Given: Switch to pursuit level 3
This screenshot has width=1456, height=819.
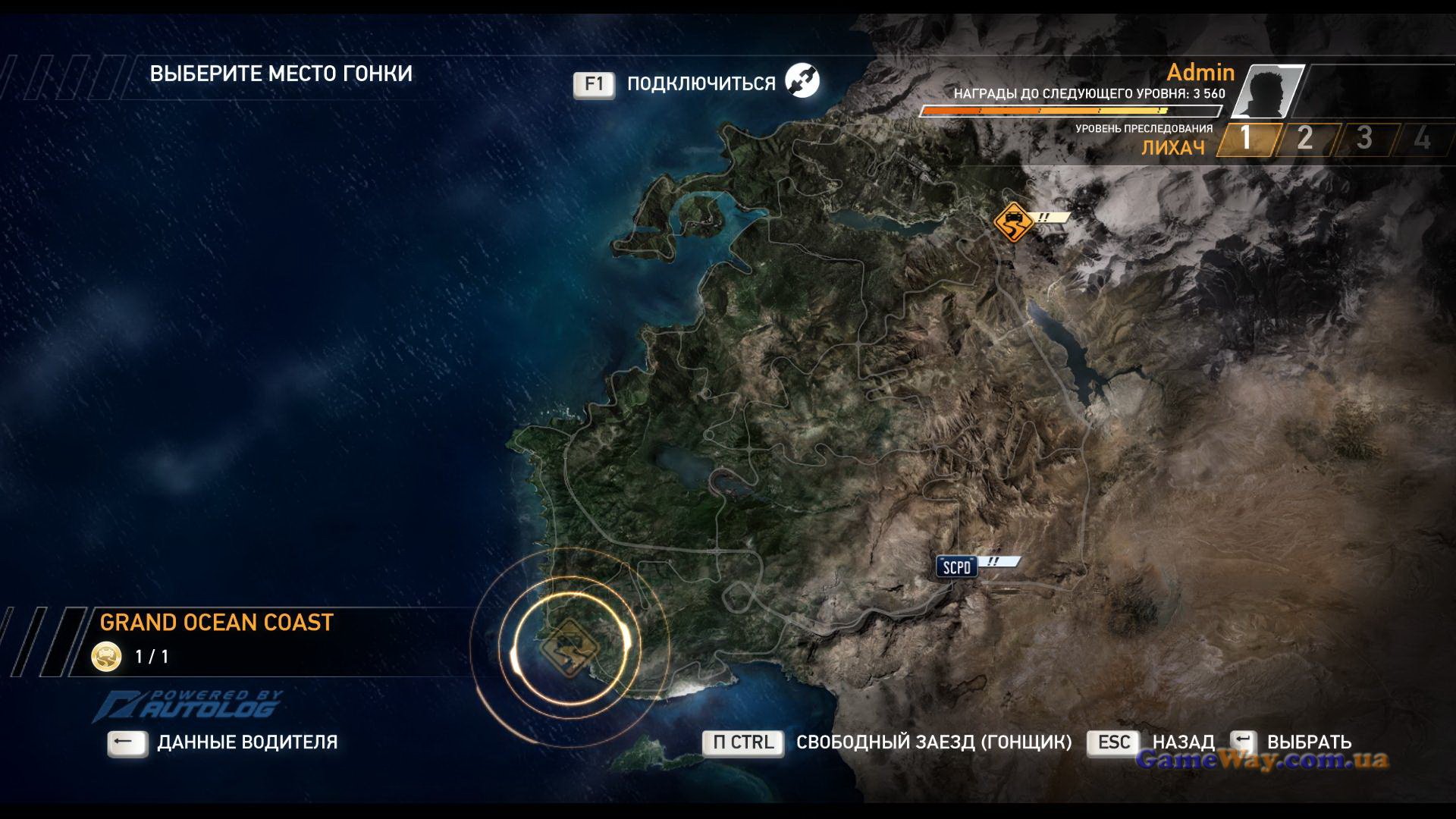Looking at the screenshot, I should [x=1363, y=139].
